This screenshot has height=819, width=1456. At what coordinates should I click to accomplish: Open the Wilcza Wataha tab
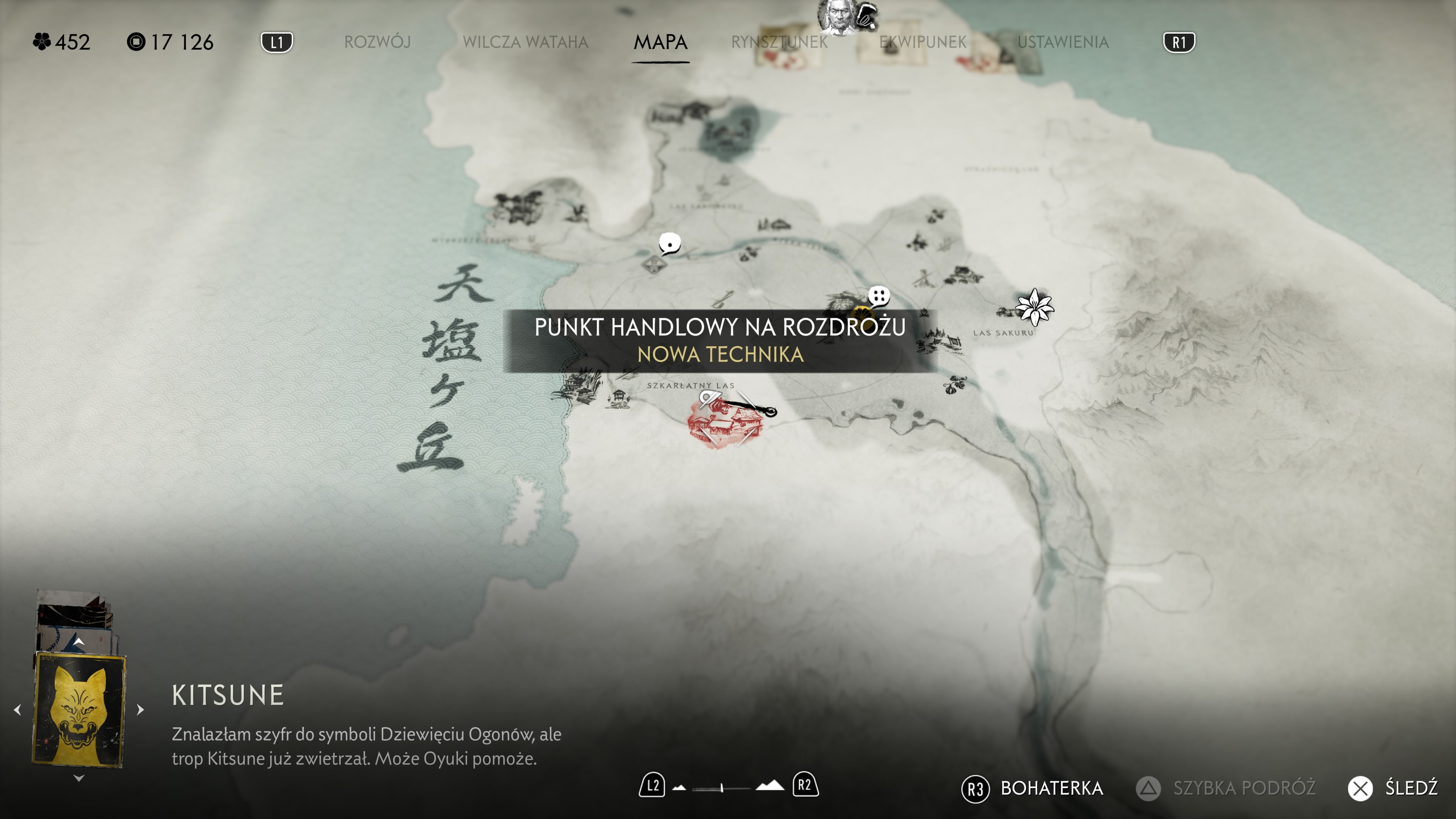525,42
